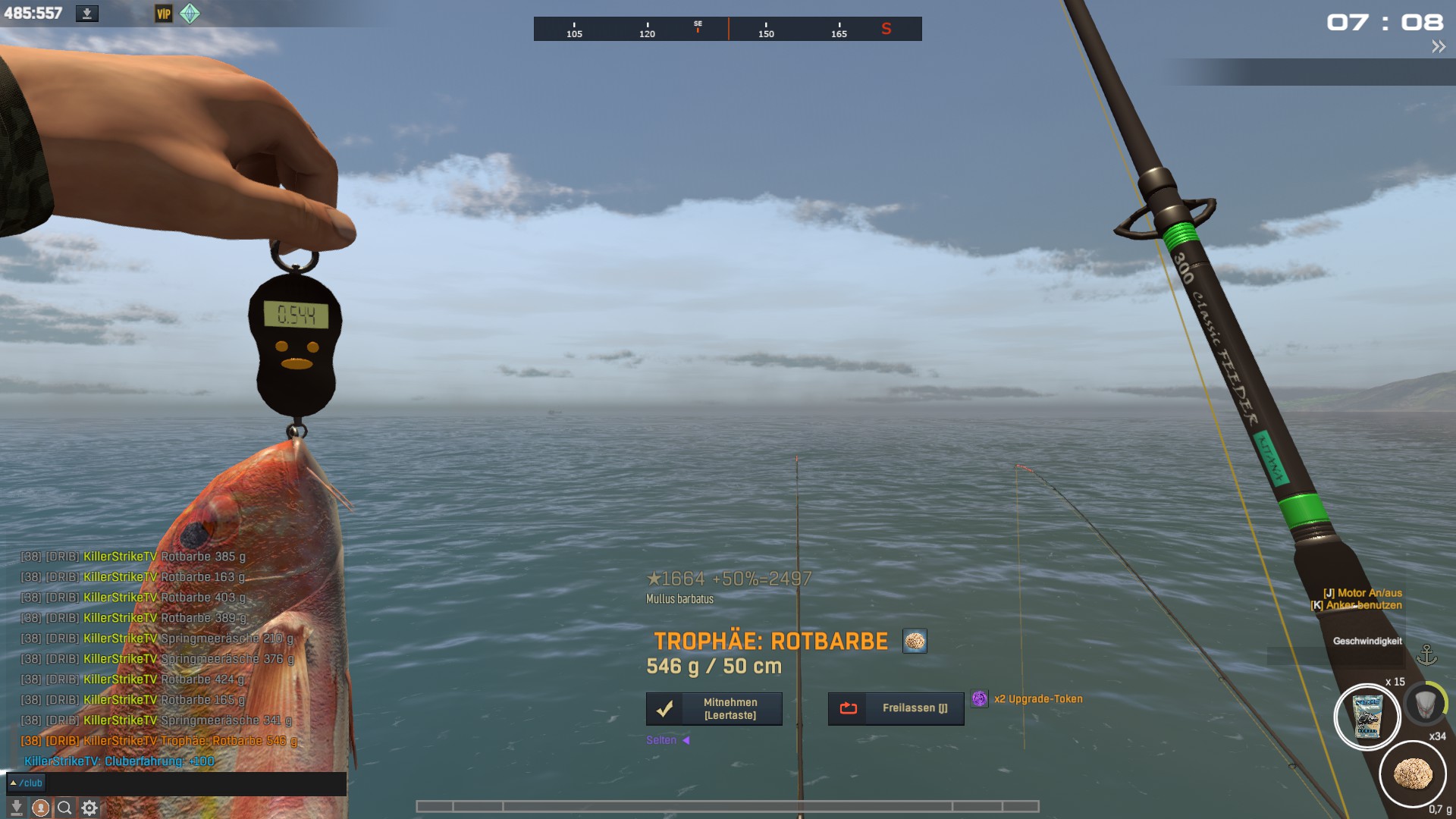Viewport: 1456px width, 819px height.
Task: Open the VIP status badge
Action: click(164, 14)
